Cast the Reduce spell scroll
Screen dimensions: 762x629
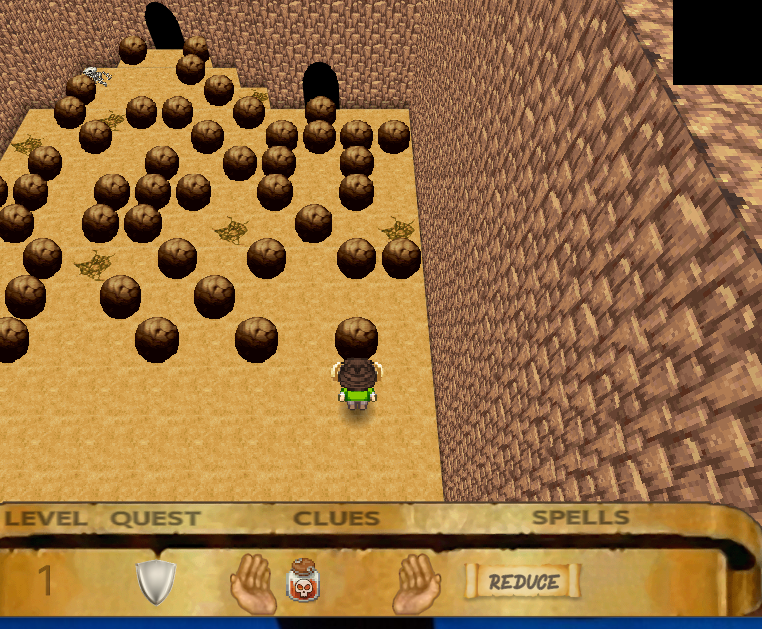point(523,581)
